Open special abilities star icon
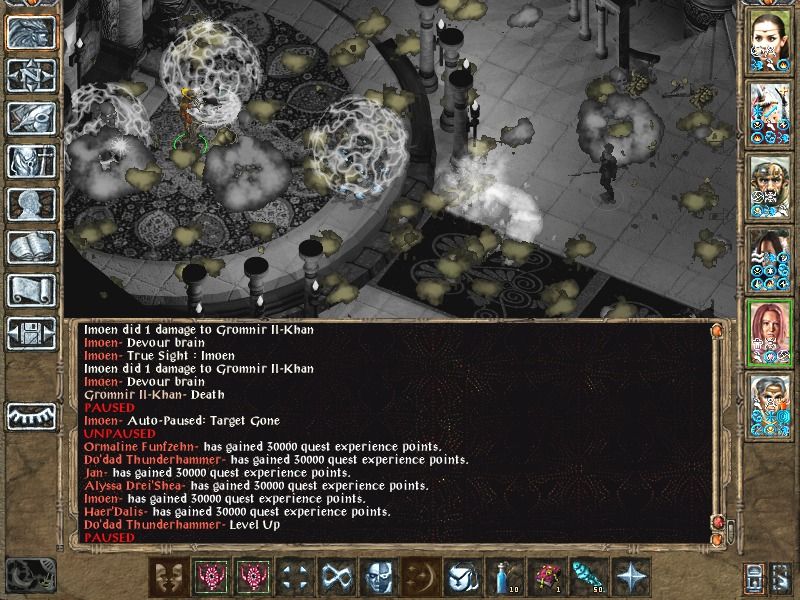 click(631, 577)
